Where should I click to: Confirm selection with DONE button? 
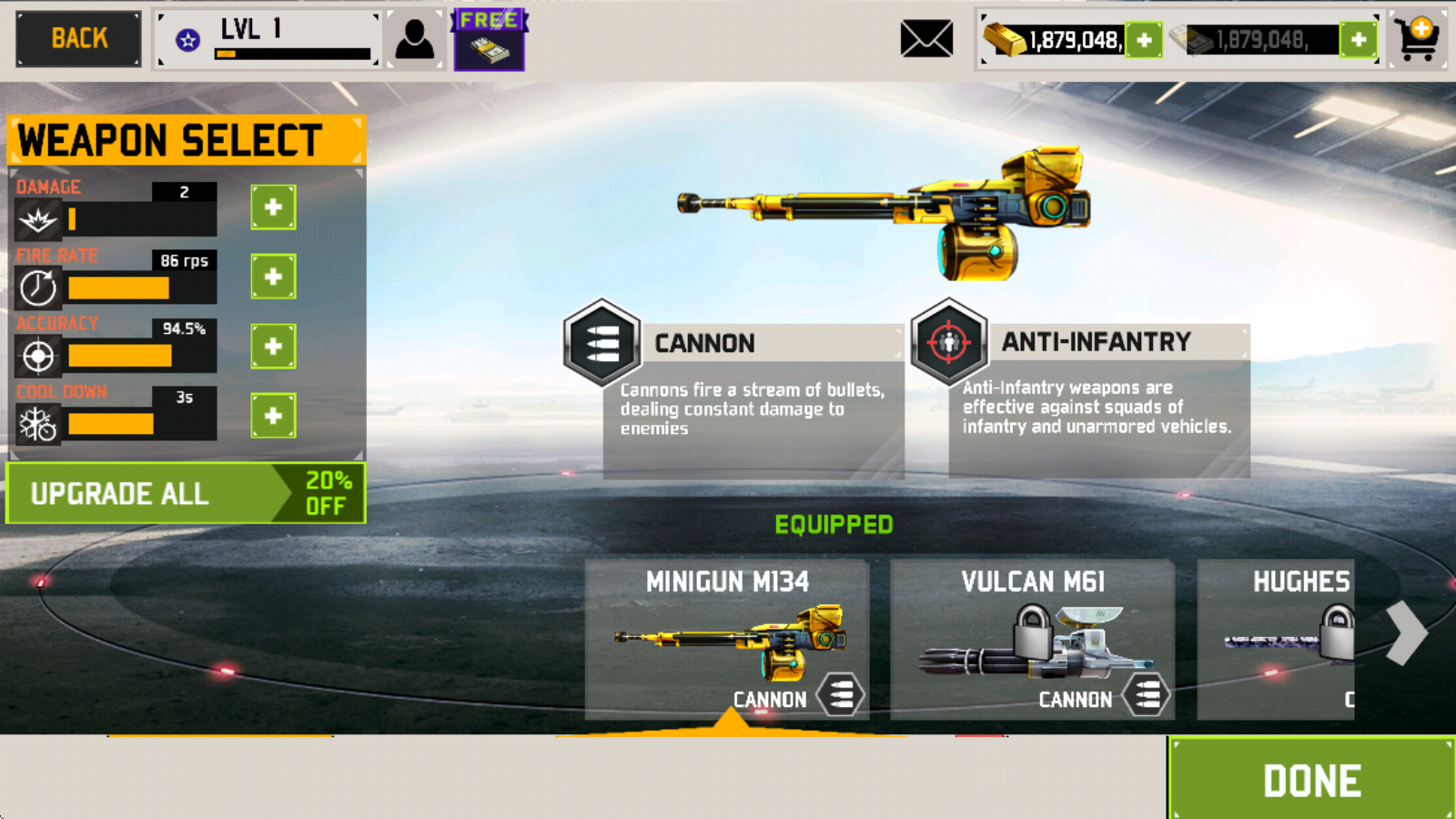pos(1311,780)
